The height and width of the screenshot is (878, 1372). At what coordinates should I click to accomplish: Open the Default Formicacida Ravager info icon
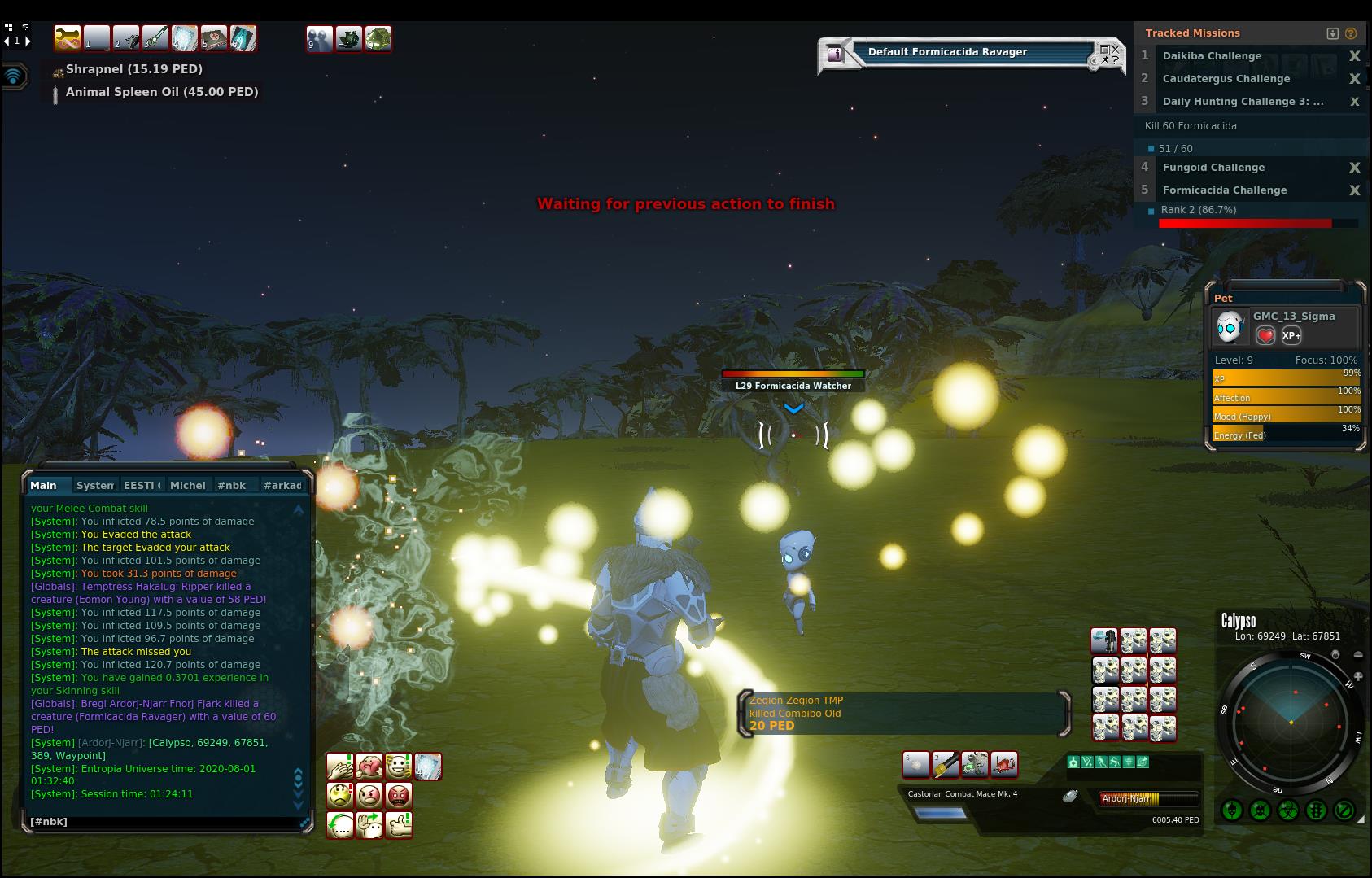tap(835, 54)
